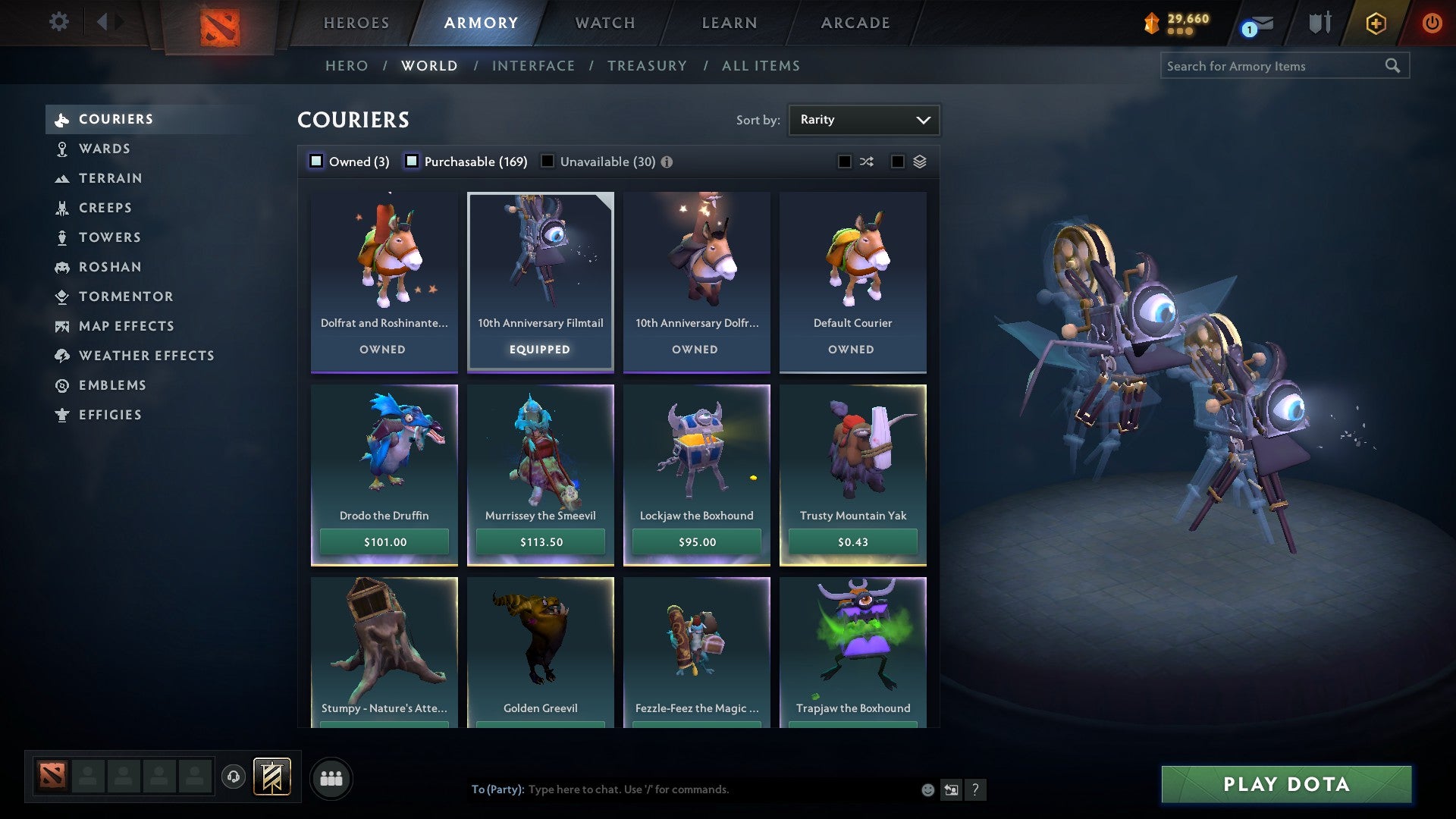This screenshot has height=819, width=1456.
Task: Click the emoticon smiley in the chat bar
Action: coord(927,789)
